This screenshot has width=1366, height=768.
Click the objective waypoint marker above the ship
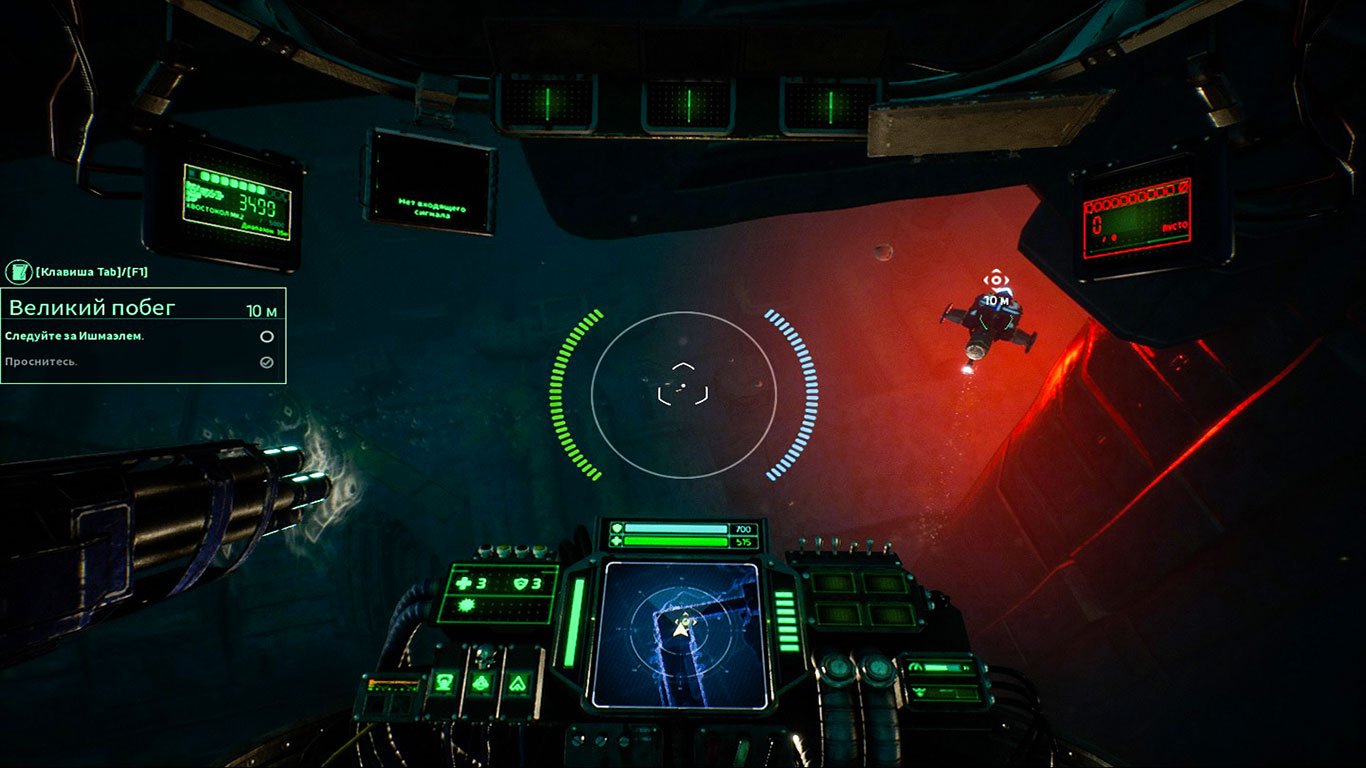[995, 280]
